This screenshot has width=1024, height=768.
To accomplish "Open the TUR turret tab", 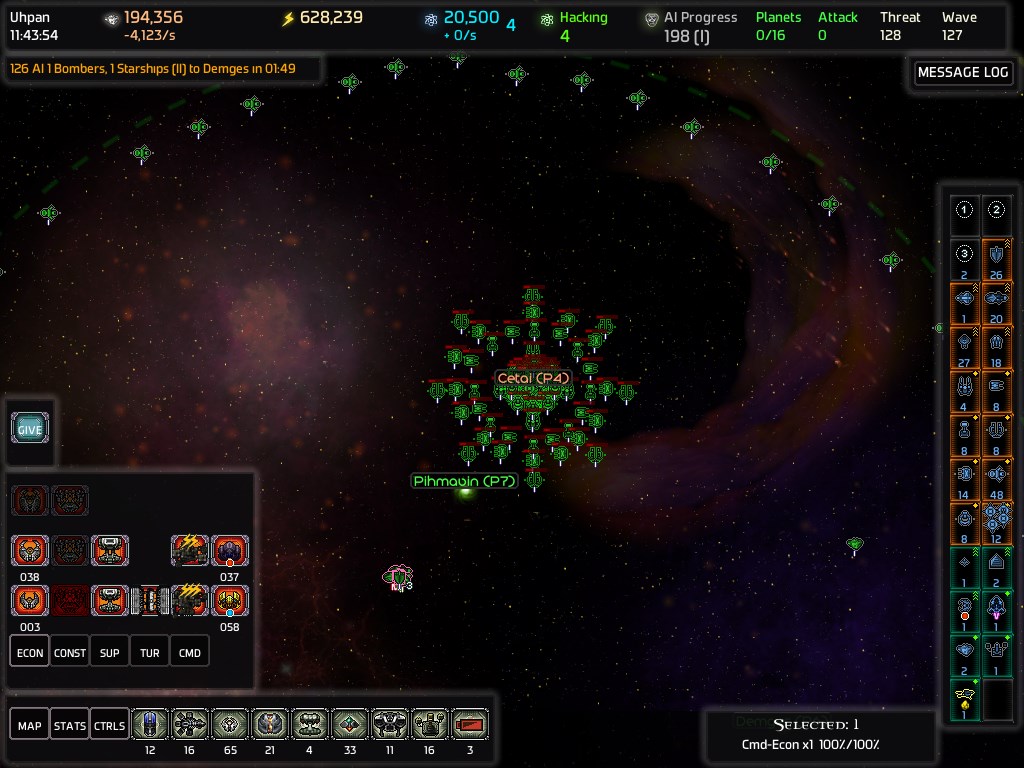I will tap(150, 652).
